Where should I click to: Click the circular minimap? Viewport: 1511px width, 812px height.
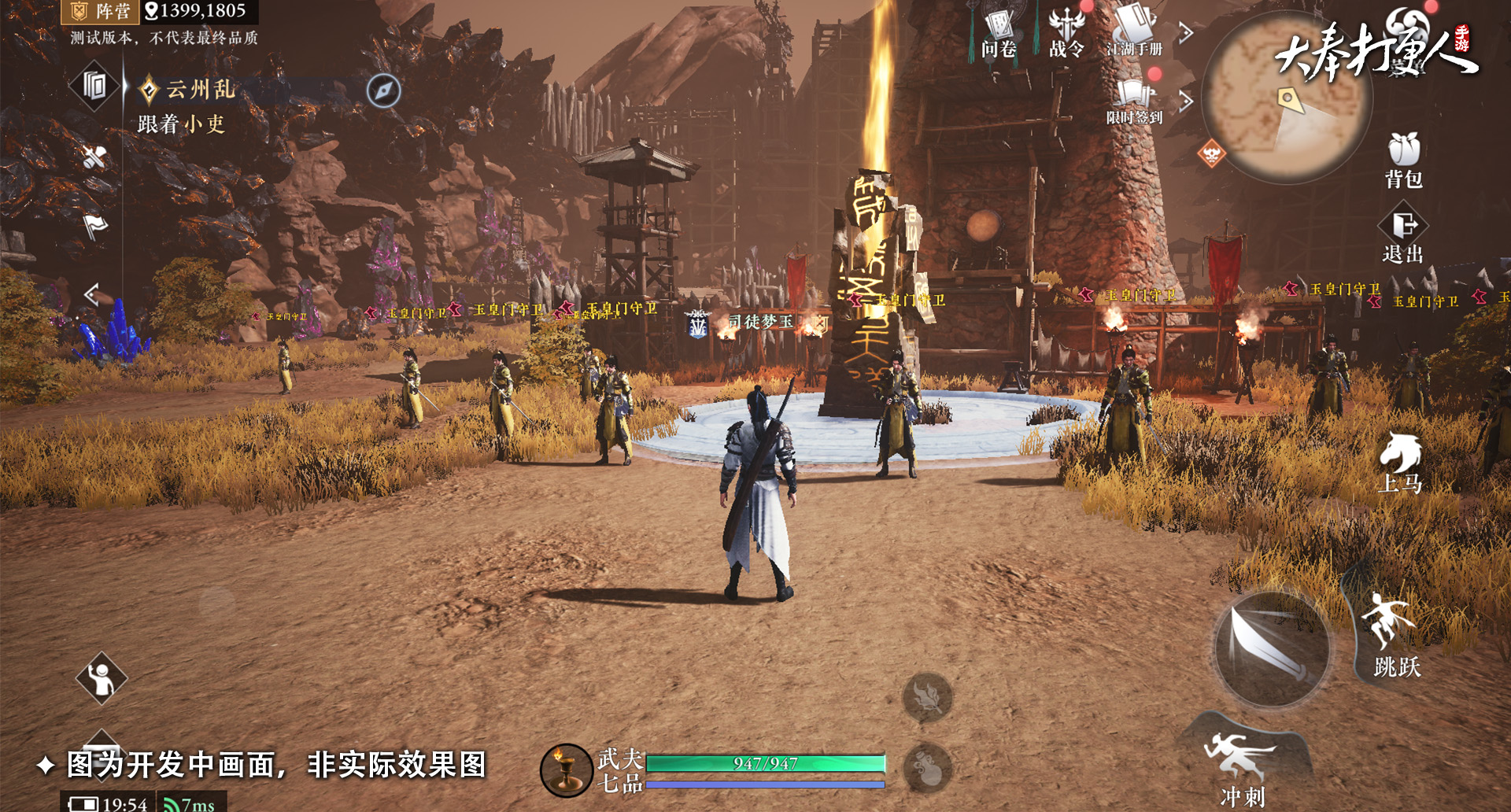(x=1285, y=98)
